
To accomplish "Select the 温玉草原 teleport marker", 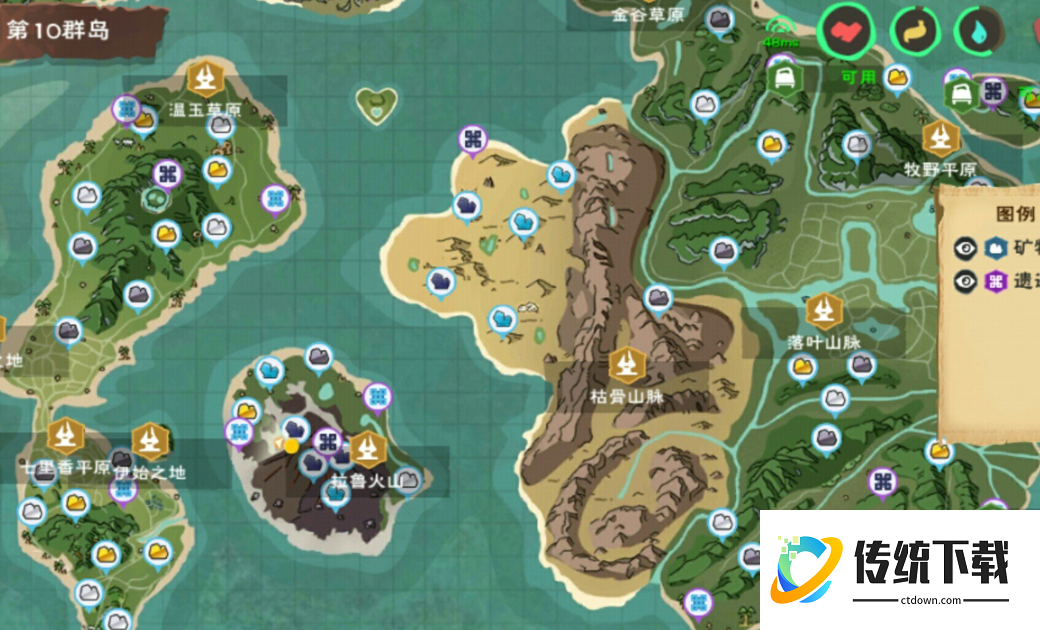I will 205,79.
